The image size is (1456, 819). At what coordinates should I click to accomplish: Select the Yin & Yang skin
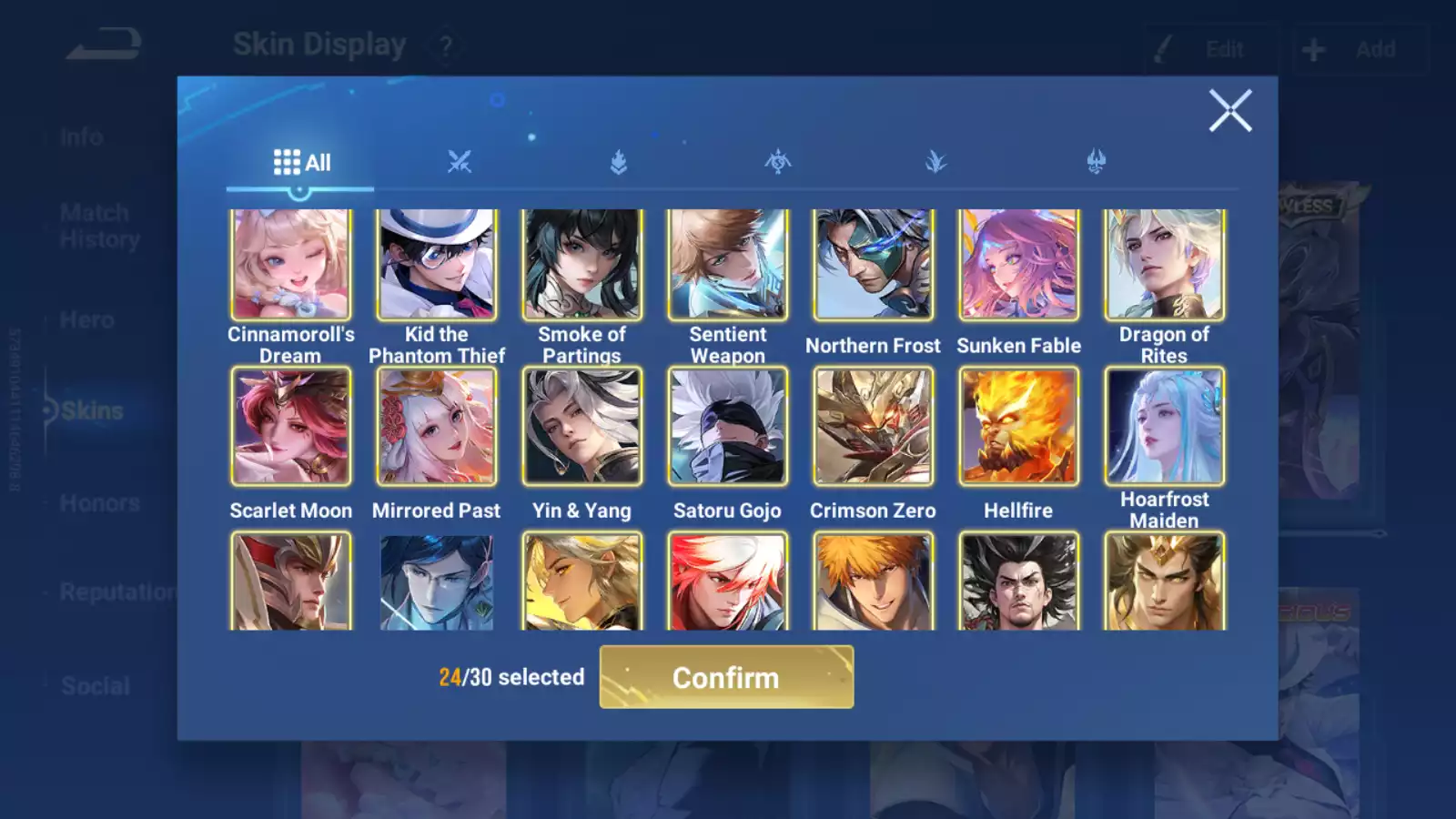(x=582, y=426)
